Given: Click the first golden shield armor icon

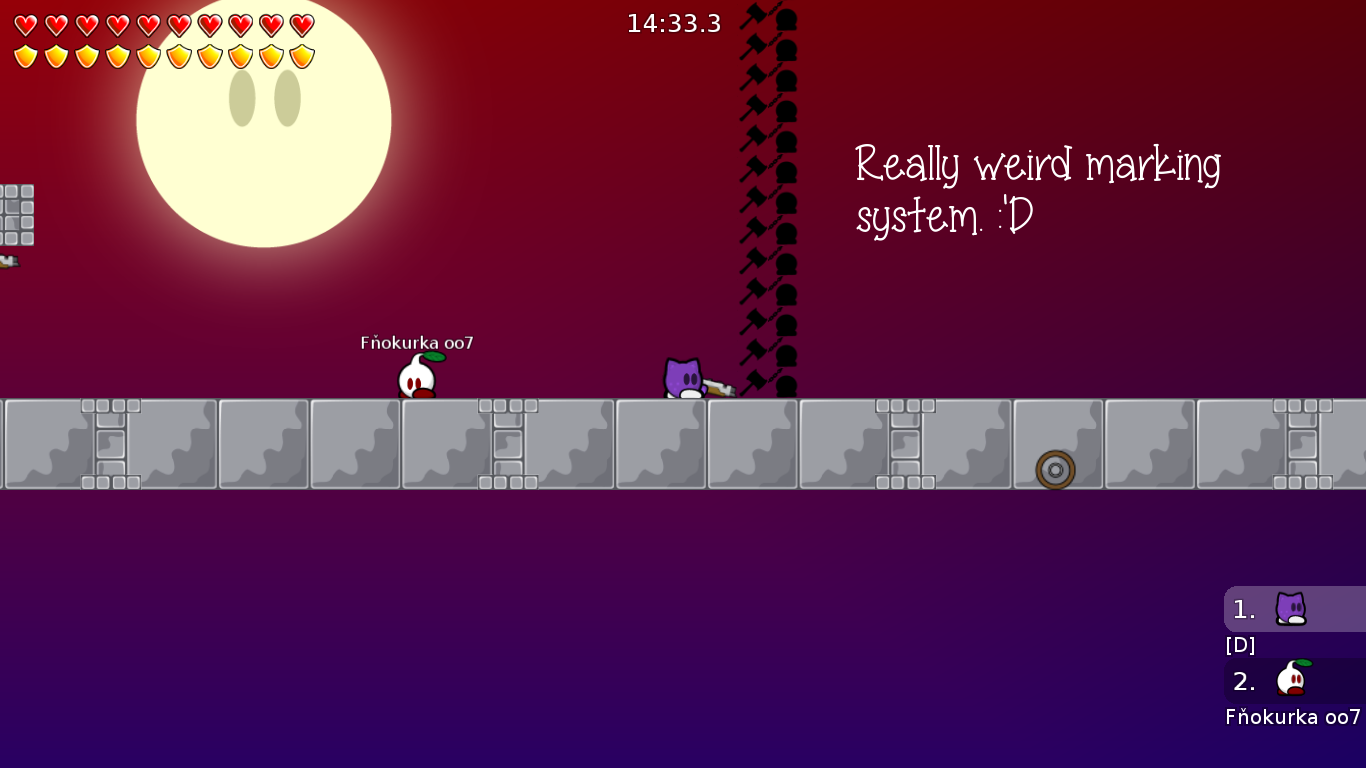Looking at the screenshot, I should pyautogui.click(x=24, y=56).
